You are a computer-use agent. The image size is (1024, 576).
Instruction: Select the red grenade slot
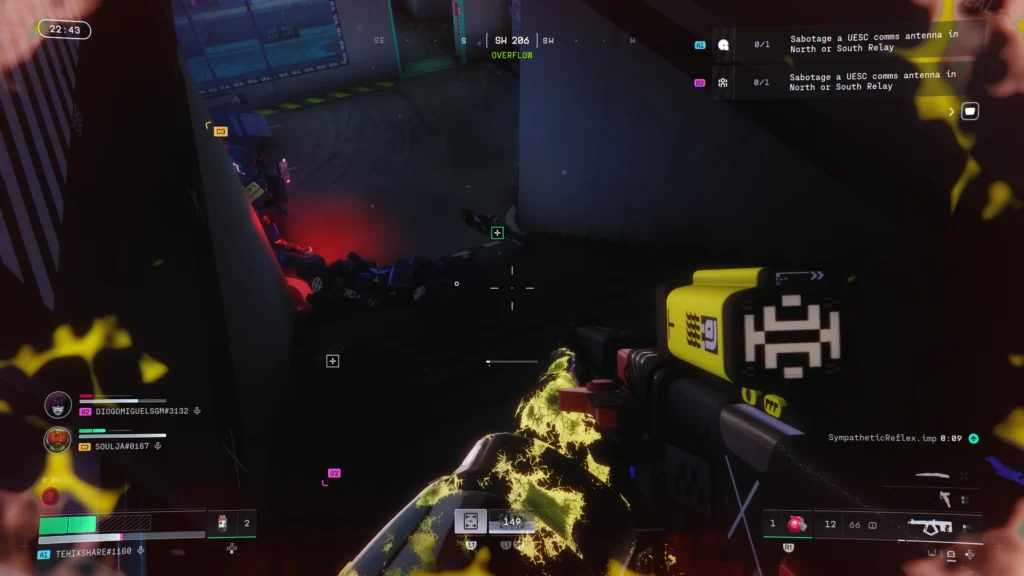[x=797, y=524]
